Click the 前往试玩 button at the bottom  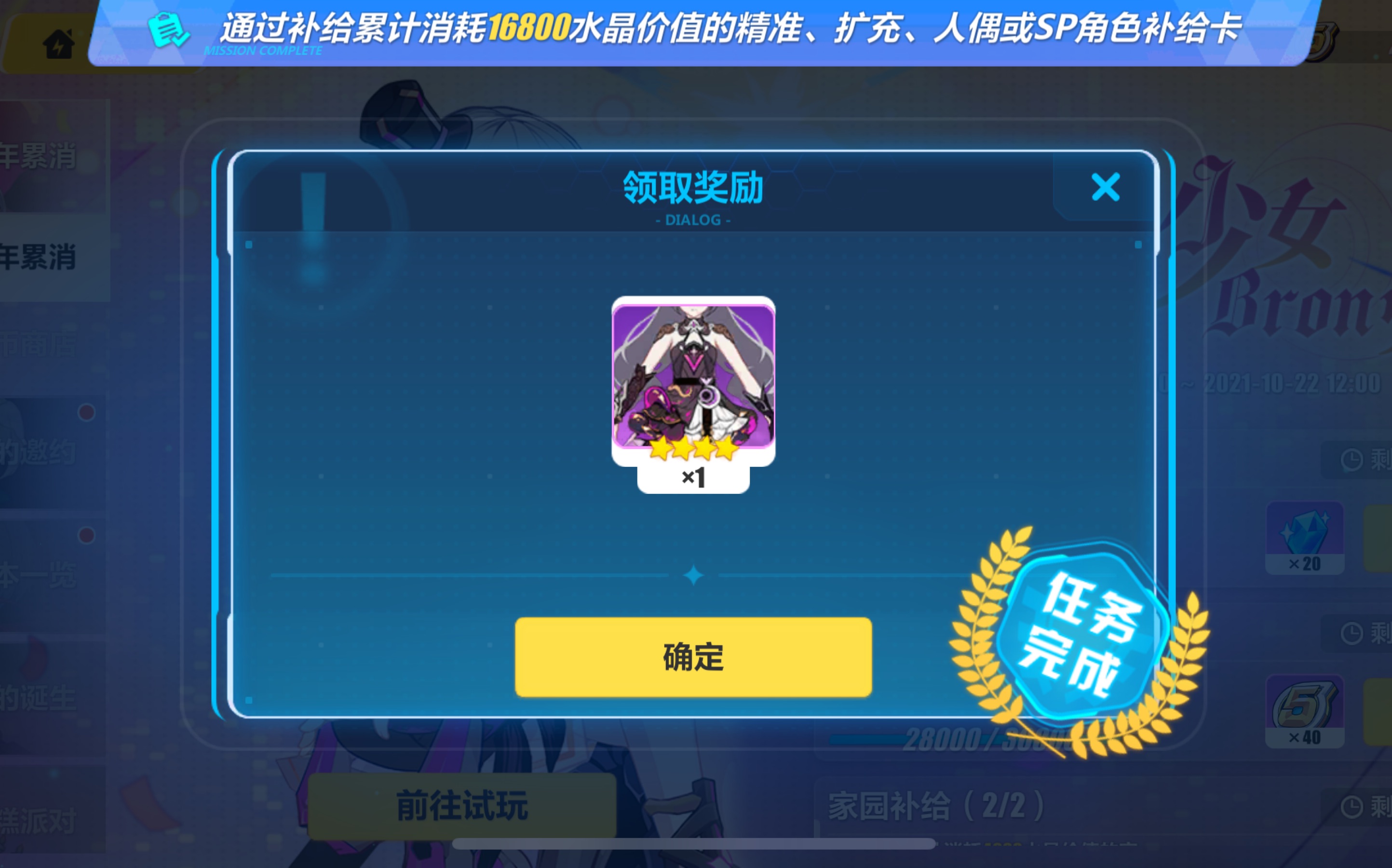pos(463,805)
